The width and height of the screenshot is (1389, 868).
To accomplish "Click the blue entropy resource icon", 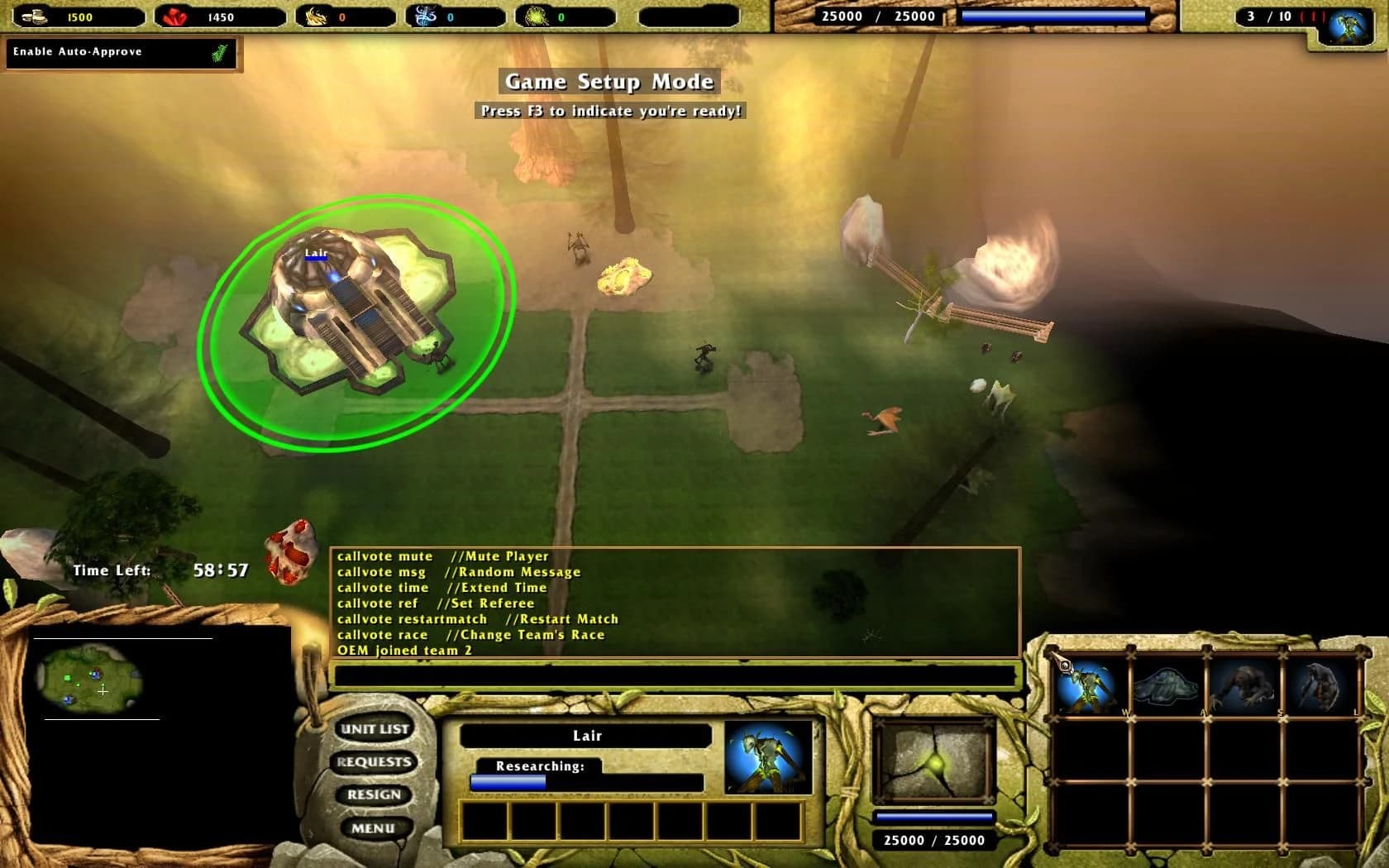I will tap(423, 14).
